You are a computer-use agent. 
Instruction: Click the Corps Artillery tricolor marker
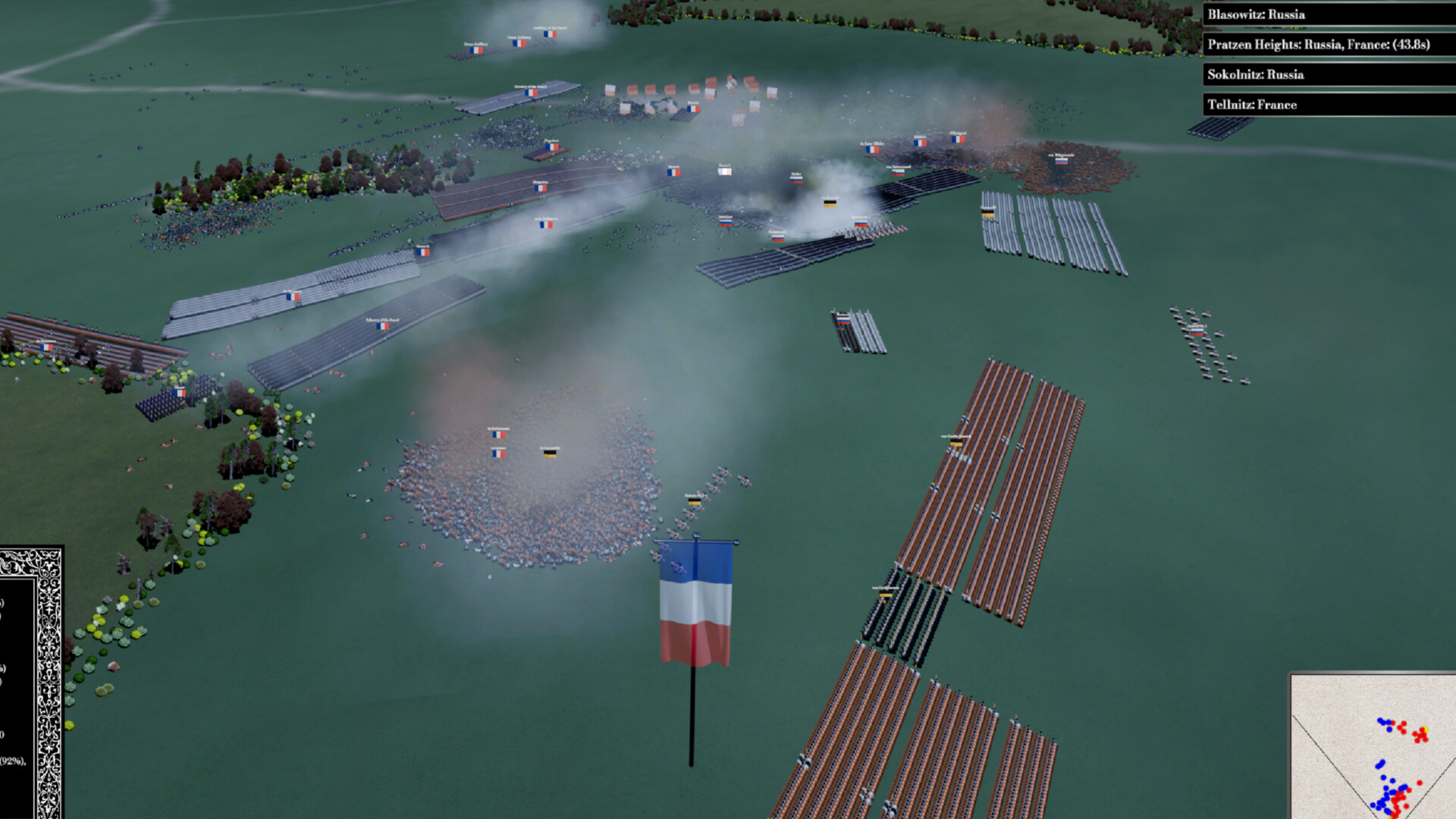[475, 50]
